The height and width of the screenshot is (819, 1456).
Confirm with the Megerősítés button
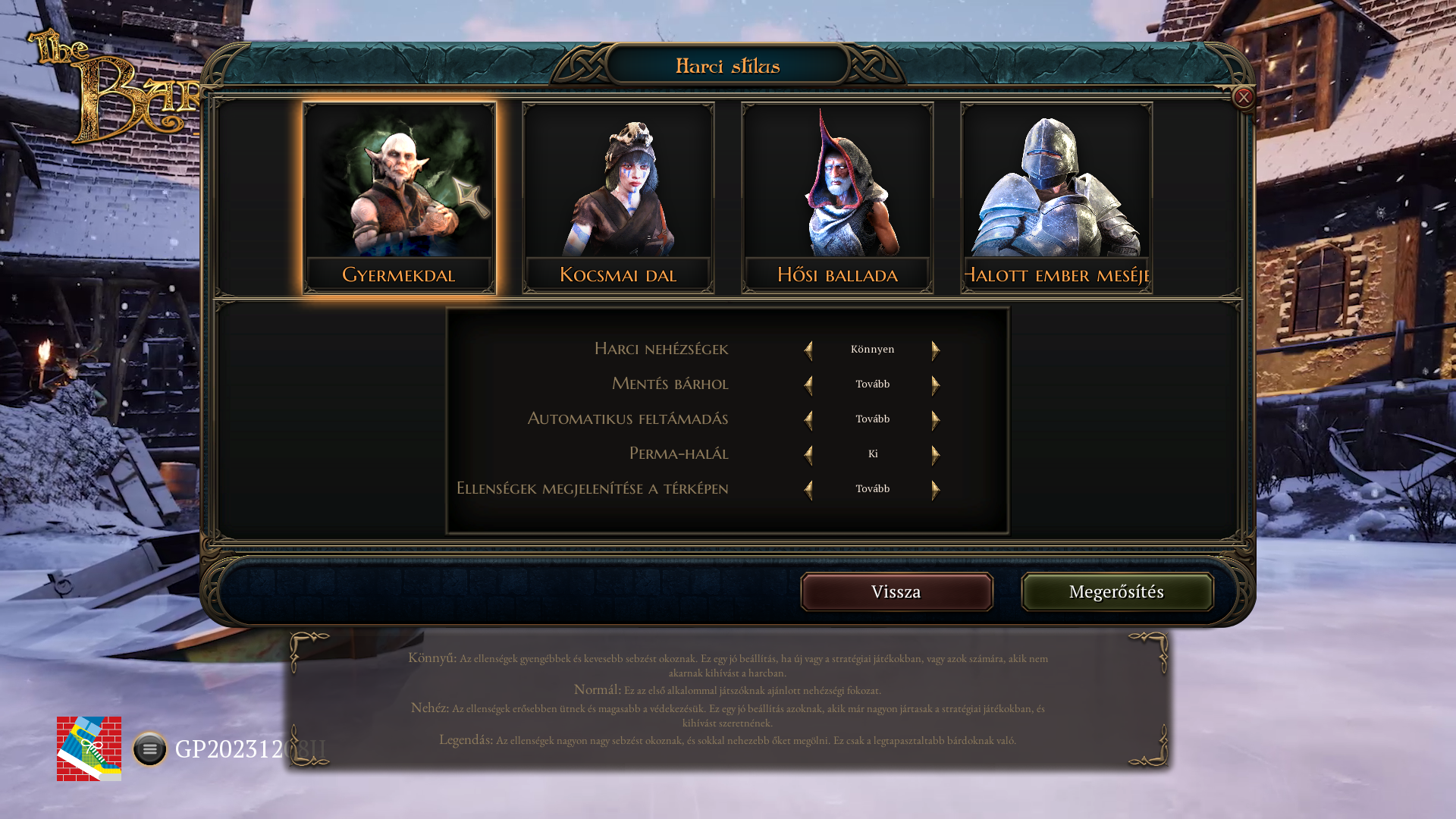[x=1117, y=591]
